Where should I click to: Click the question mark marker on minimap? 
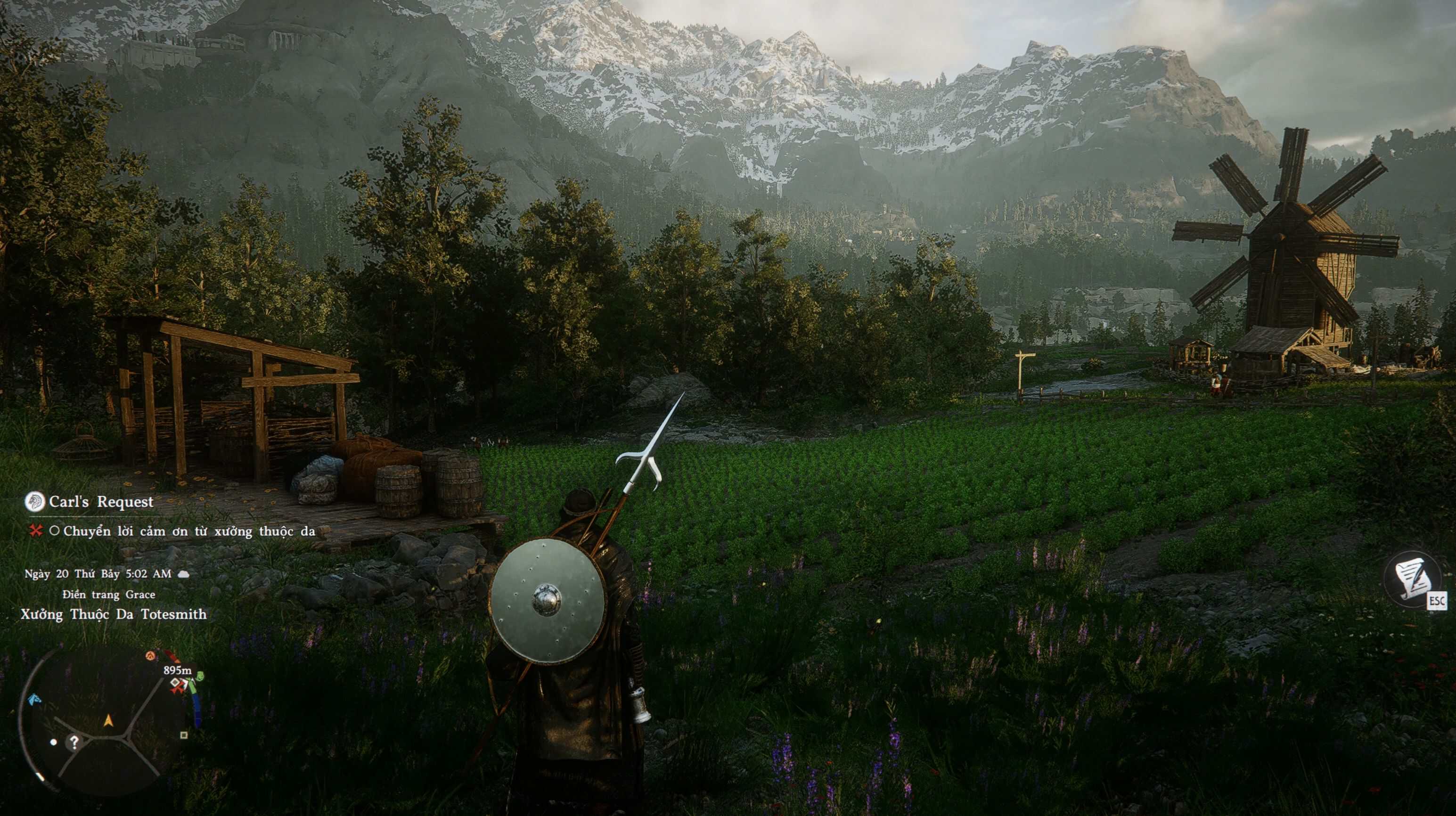[74, 742]
